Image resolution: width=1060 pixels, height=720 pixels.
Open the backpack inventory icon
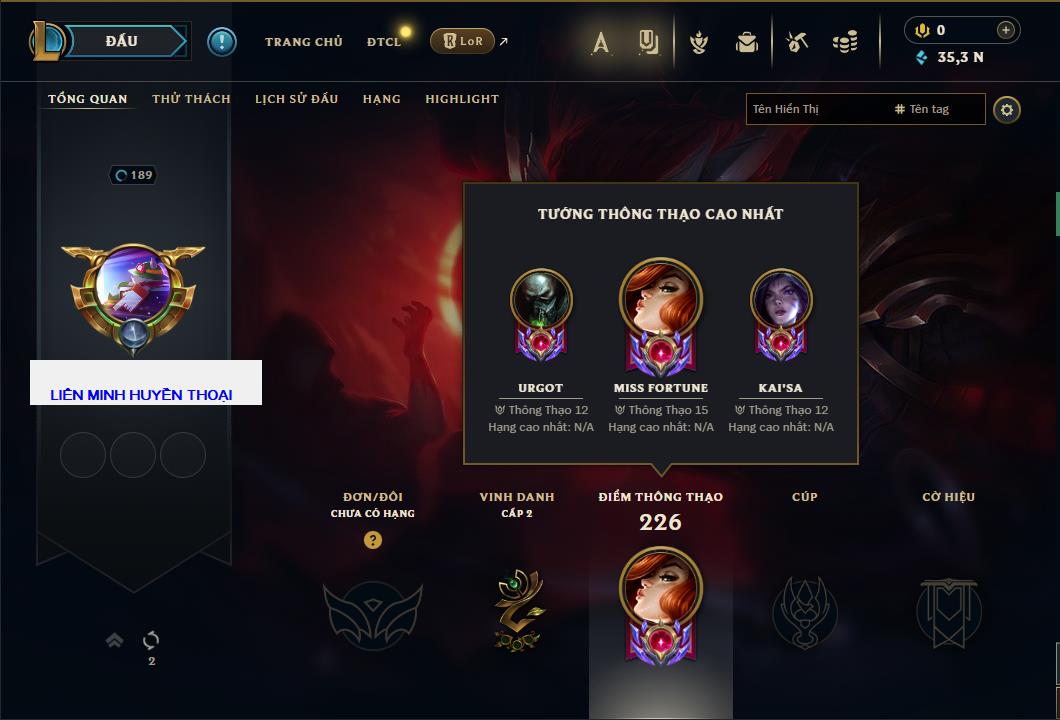coord(746,42)
